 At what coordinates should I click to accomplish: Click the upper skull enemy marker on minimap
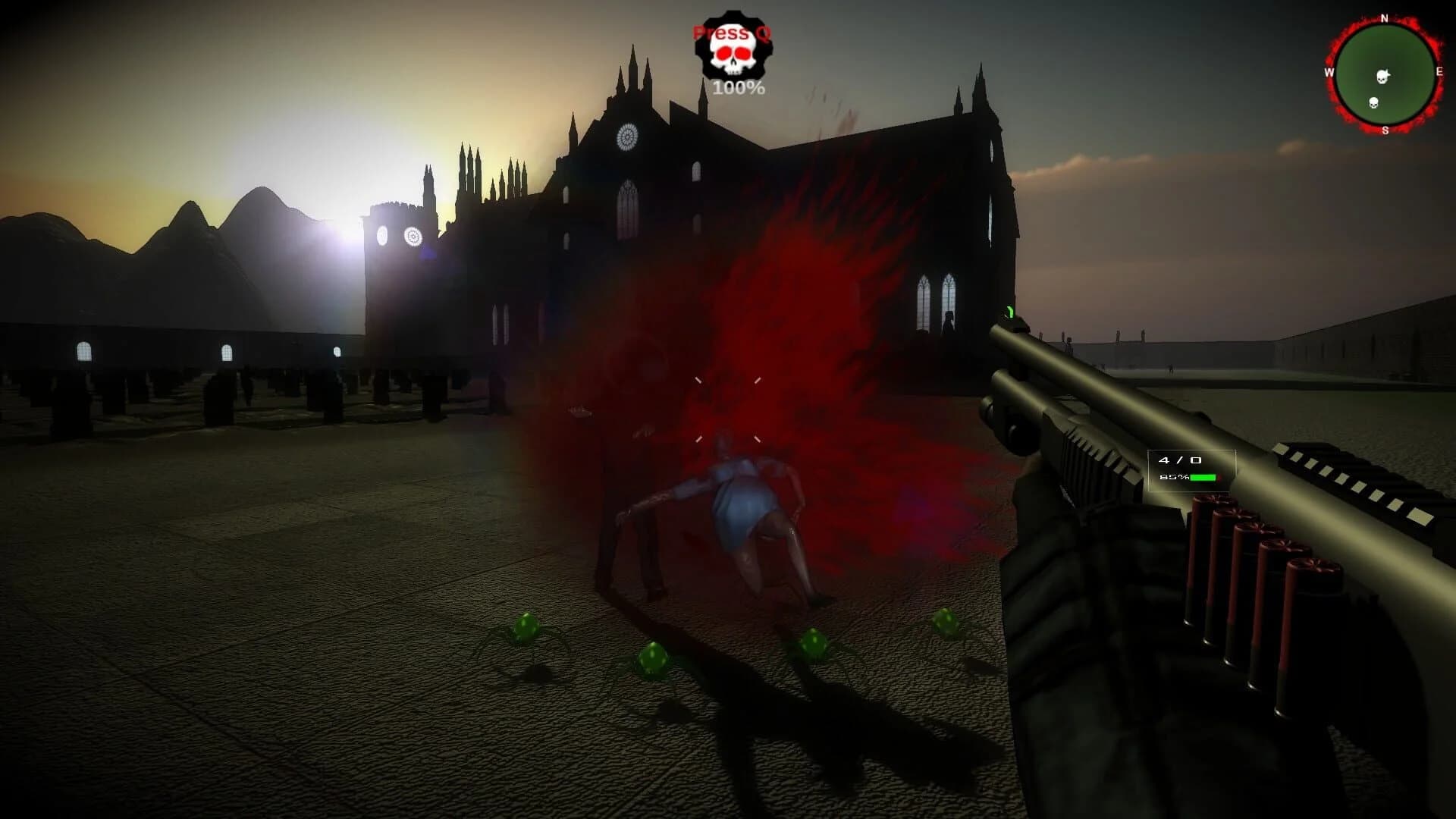(1382, 76)
